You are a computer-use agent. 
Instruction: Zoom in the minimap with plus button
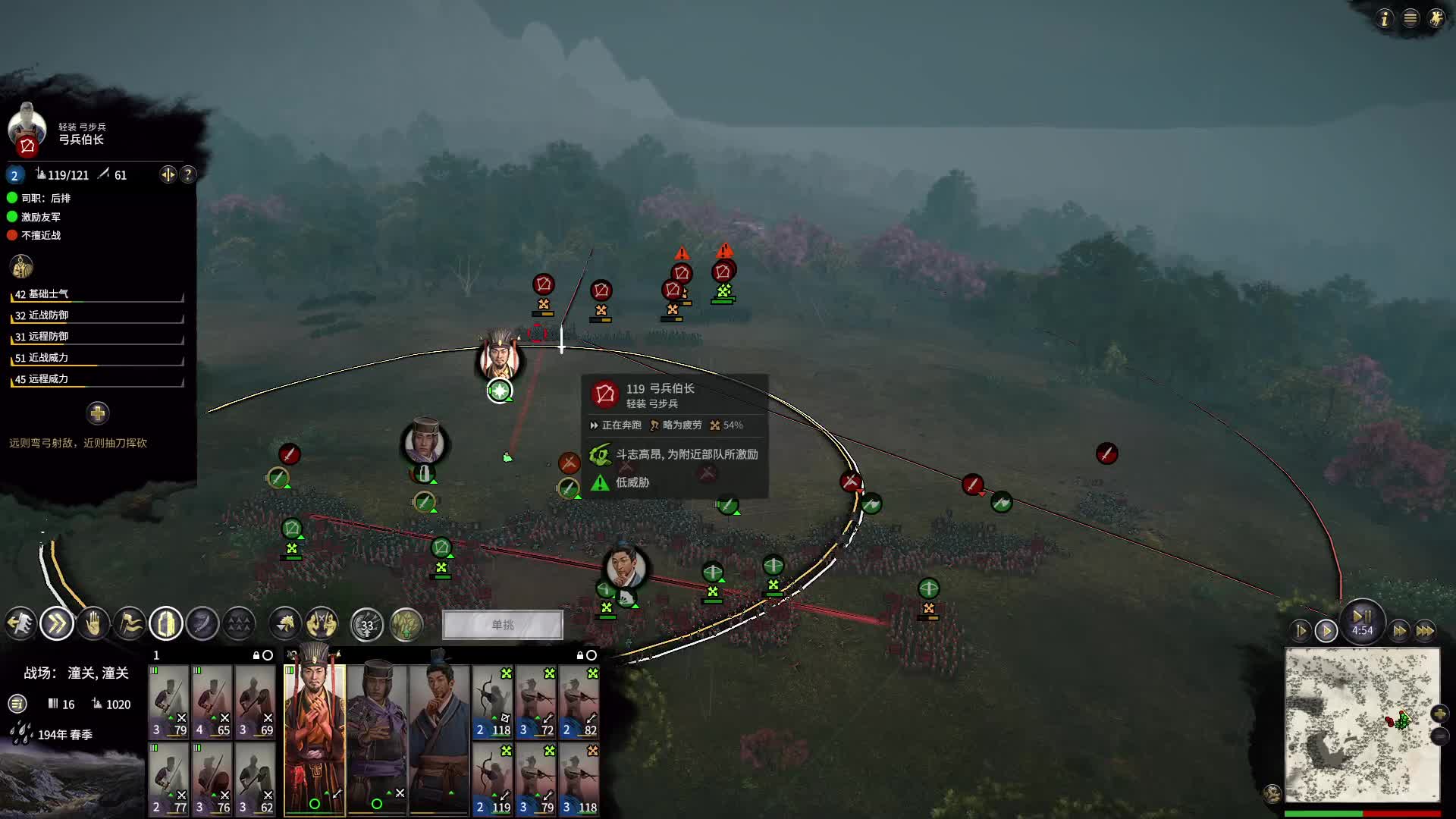click(1439, 714)
